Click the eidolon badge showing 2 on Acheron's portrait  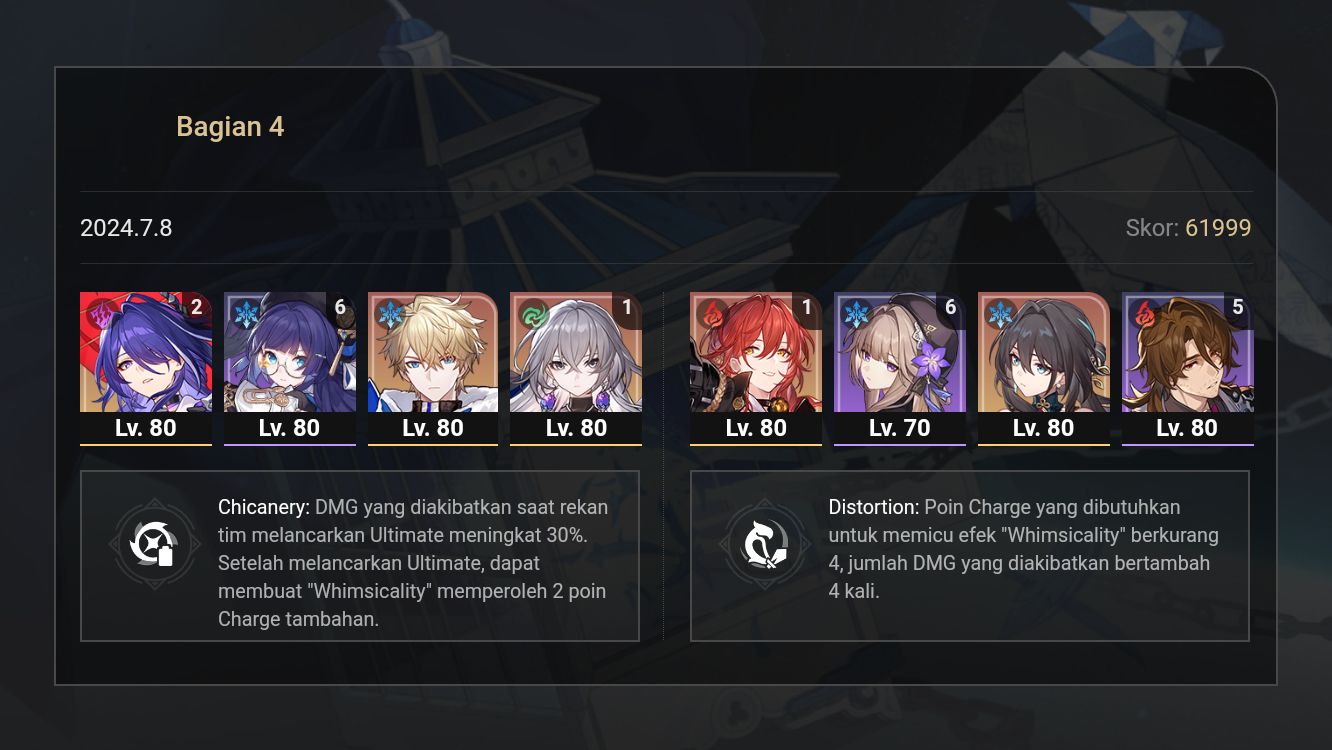pos(197,308)
